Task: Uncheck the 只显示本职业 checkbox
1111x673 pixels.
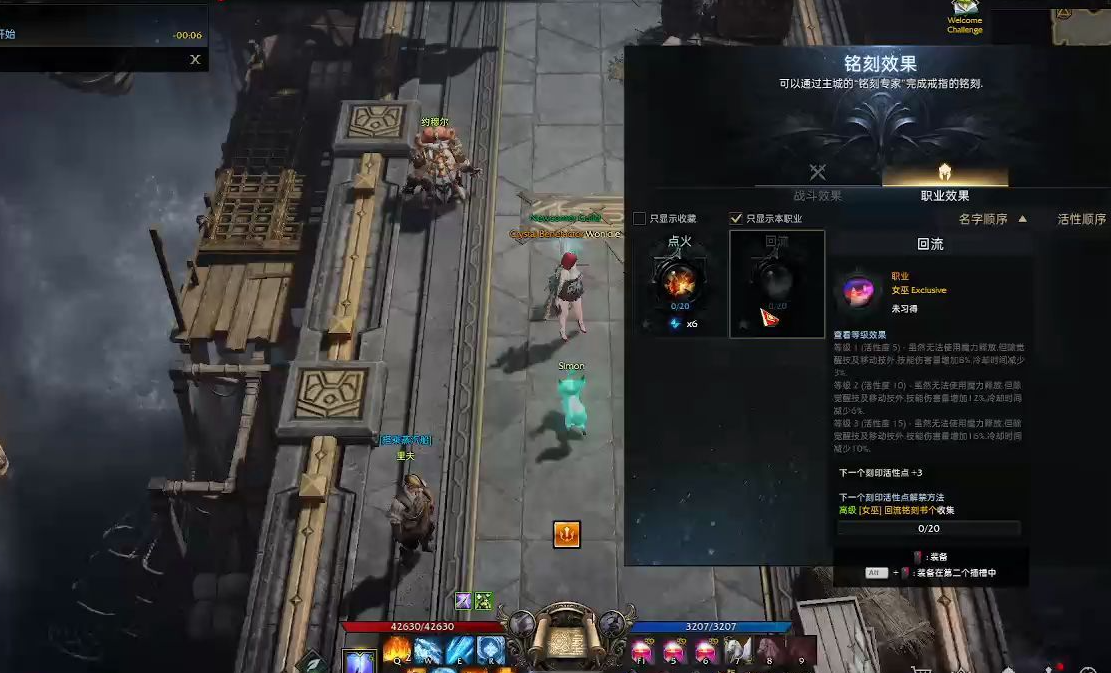Action: pyautogui.click(x=737, y=218)
